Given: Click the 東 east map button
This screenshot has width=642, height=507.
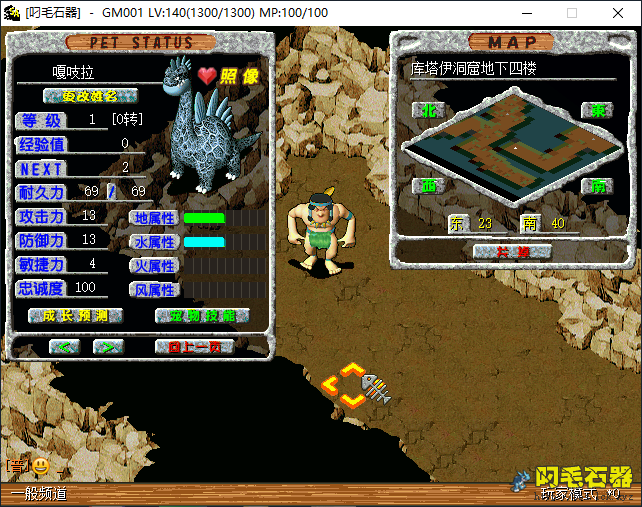Looking at the screenshot, I should [x=596, y=110].
